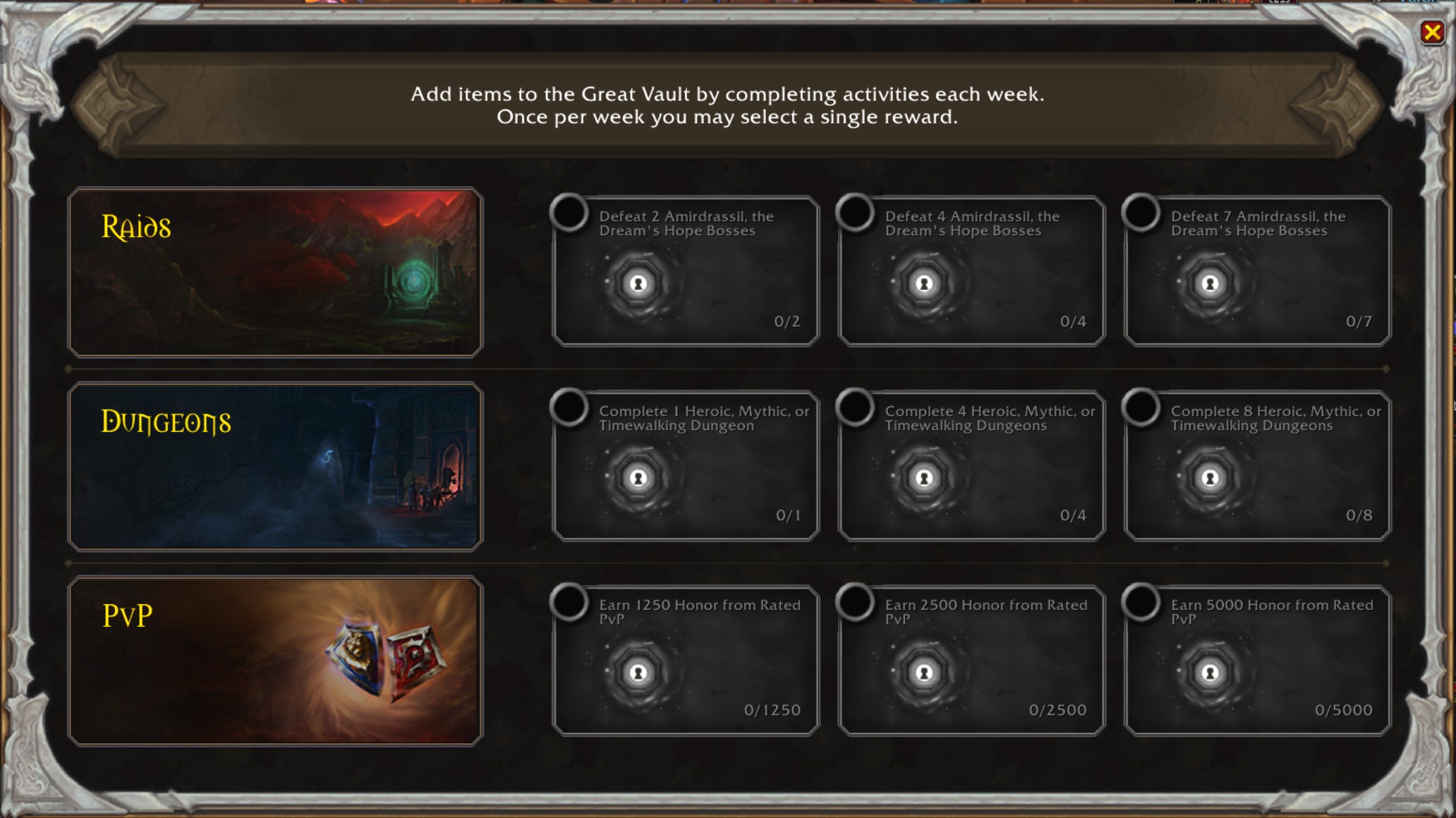The width and height of the screenshot is (1456, 818).
Task: Select the Complete 1 Dungeon reward slot
Action: click(686, 466)
